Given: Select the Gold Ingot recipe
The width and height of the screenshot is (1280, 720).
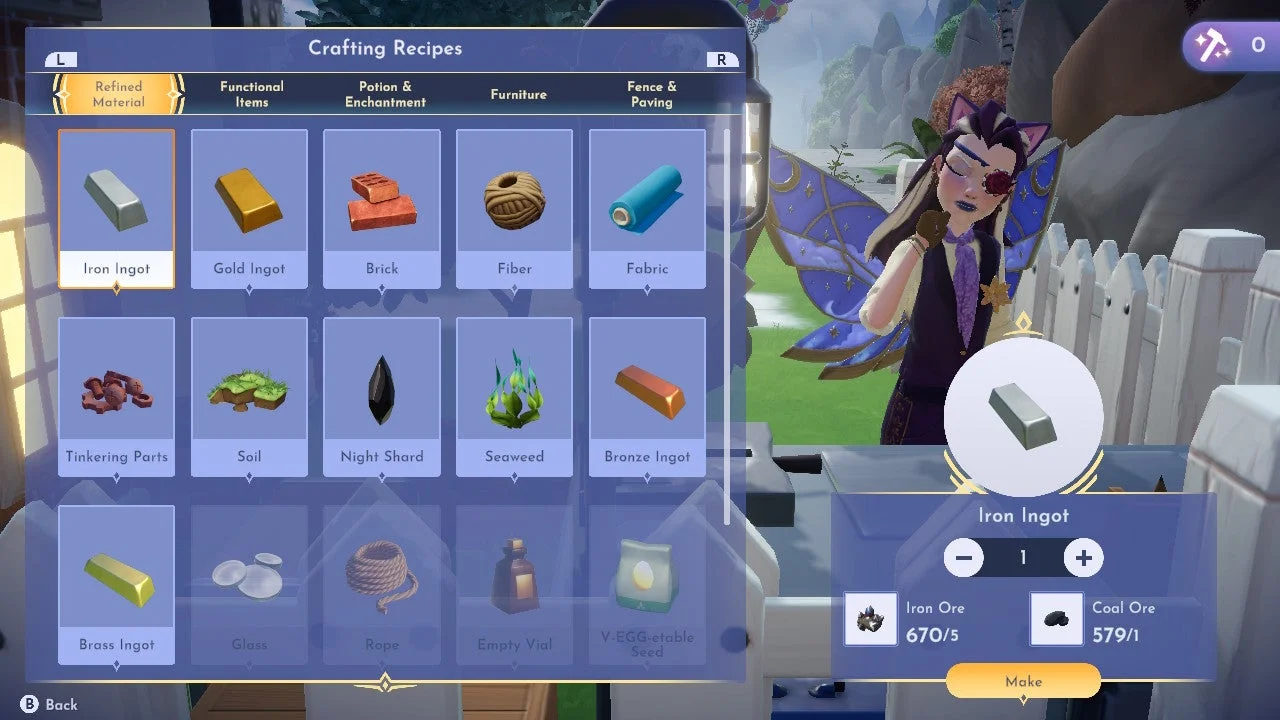Looking at the screenshot, I should (x=249, y=200).
